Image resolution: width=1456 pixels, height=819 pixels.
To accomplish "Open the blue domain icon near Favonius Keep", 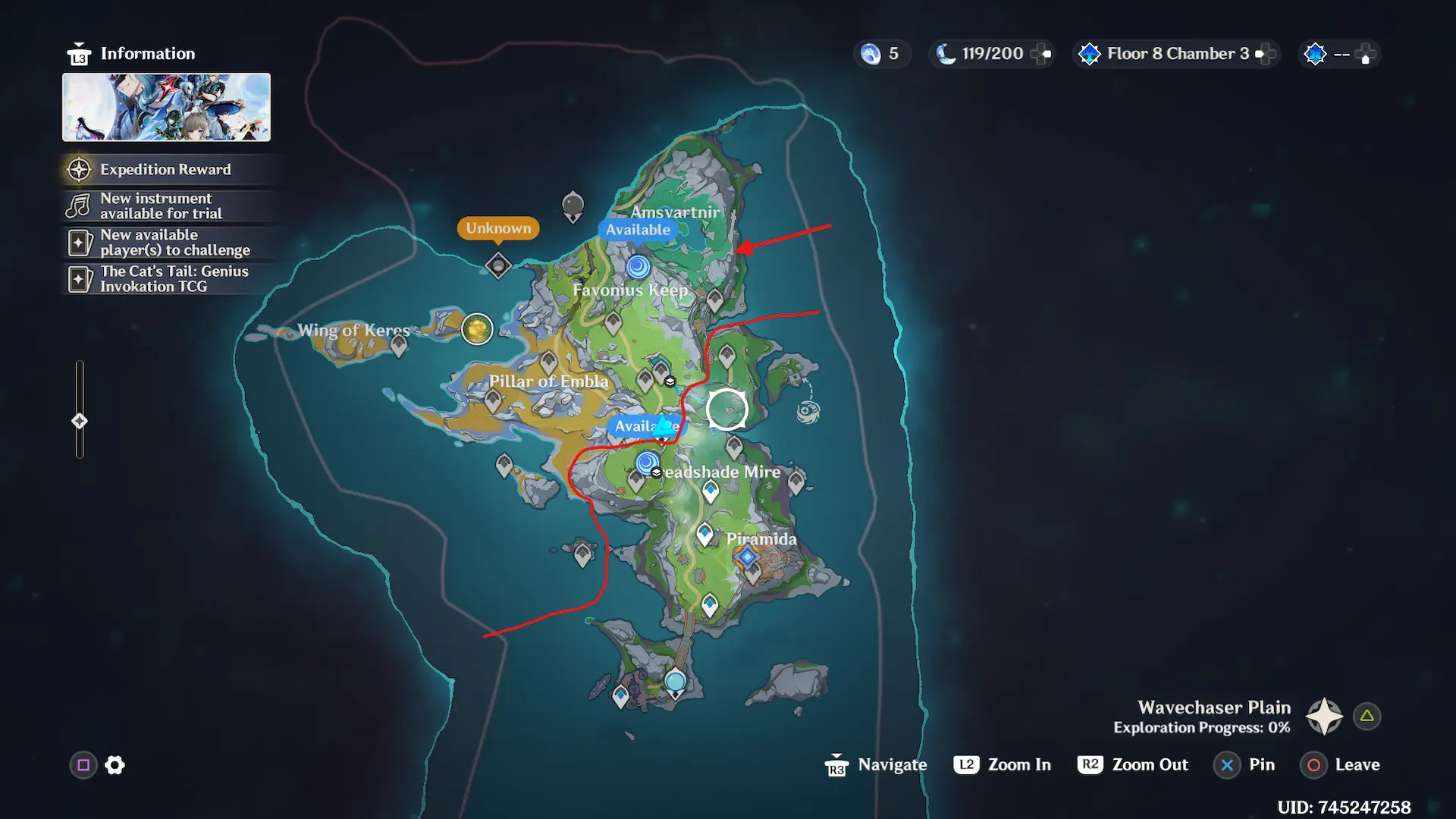I will point(638,267).
